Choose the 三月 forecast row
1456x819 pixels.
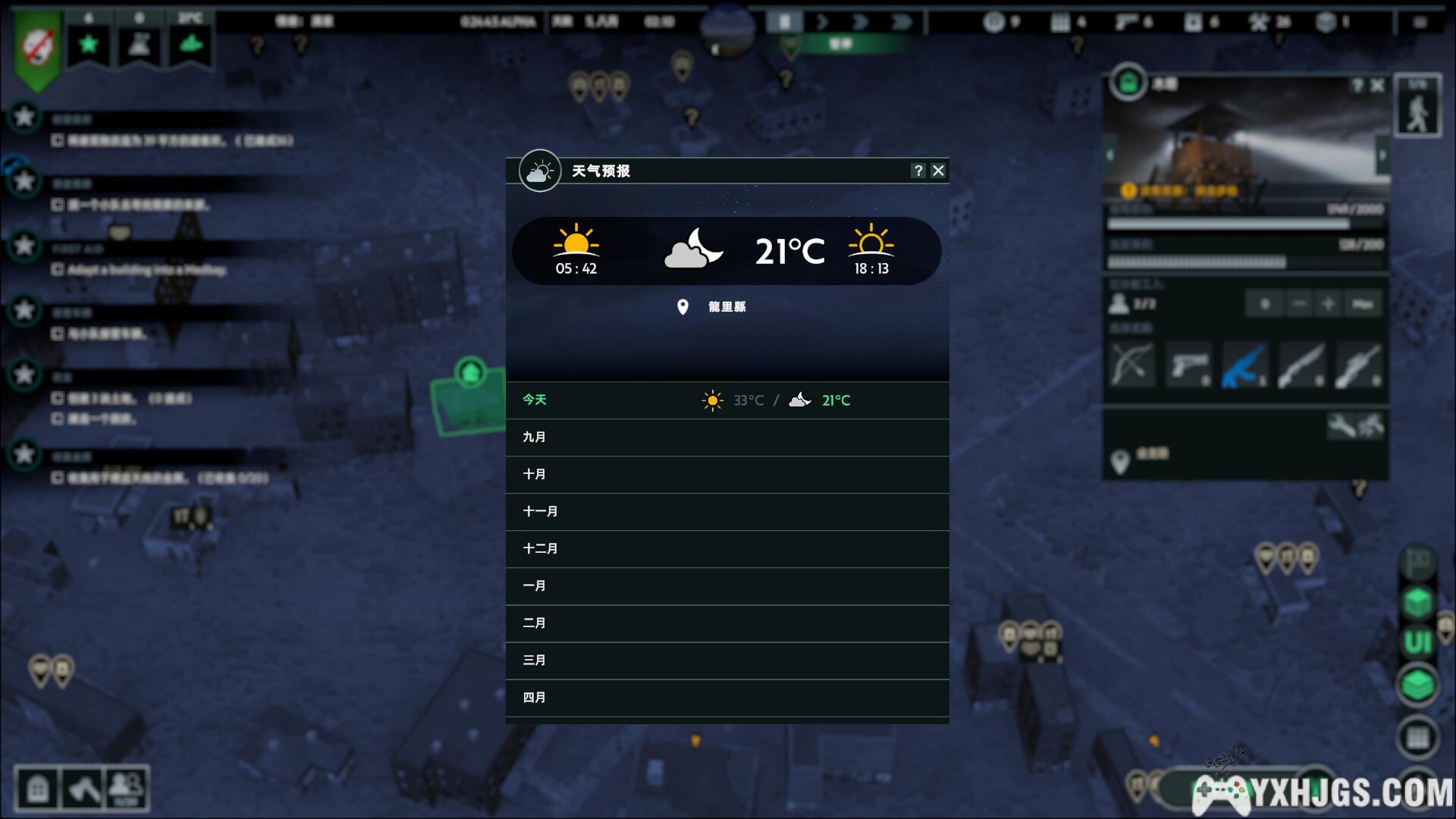[x=726, y=661]
